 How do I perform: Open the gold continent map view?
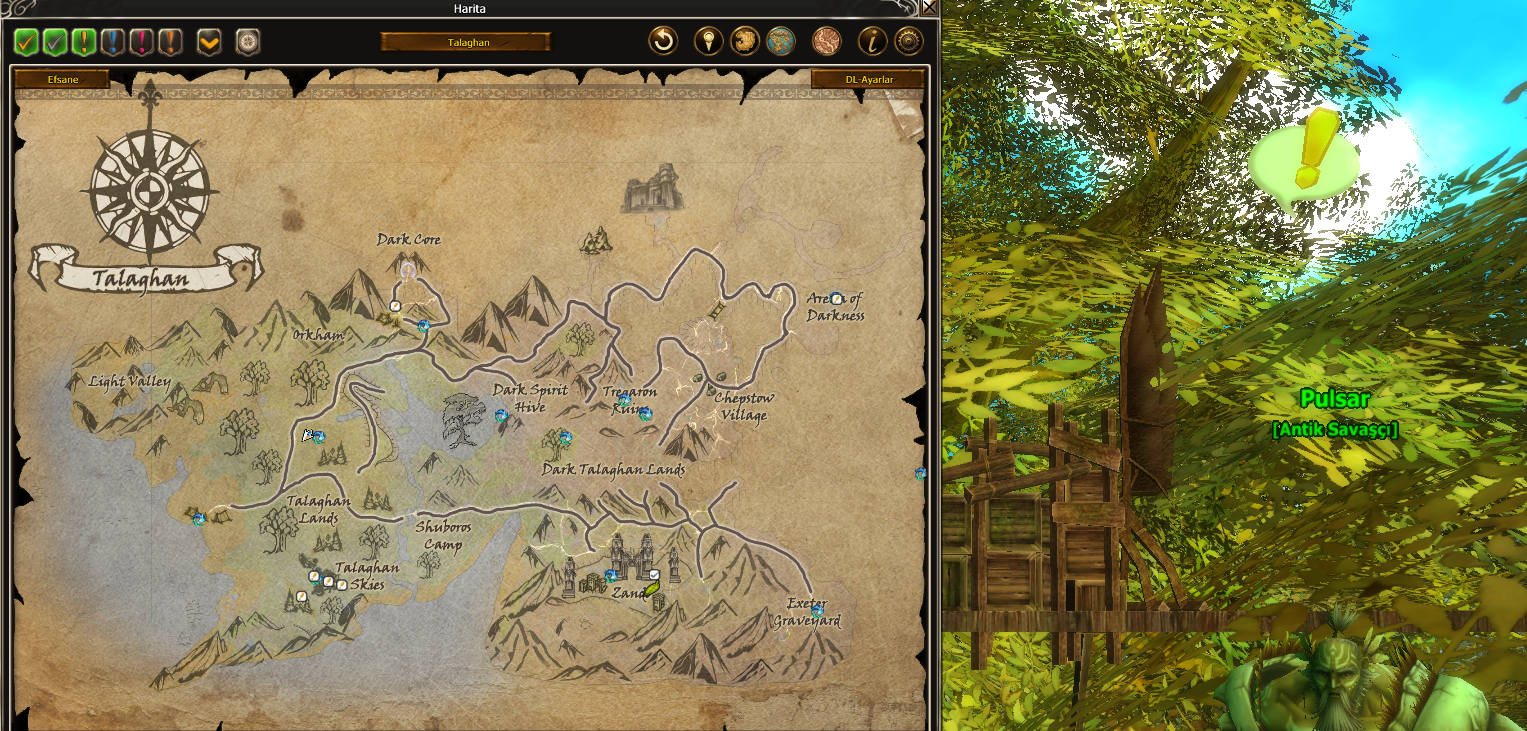point(745,41)
